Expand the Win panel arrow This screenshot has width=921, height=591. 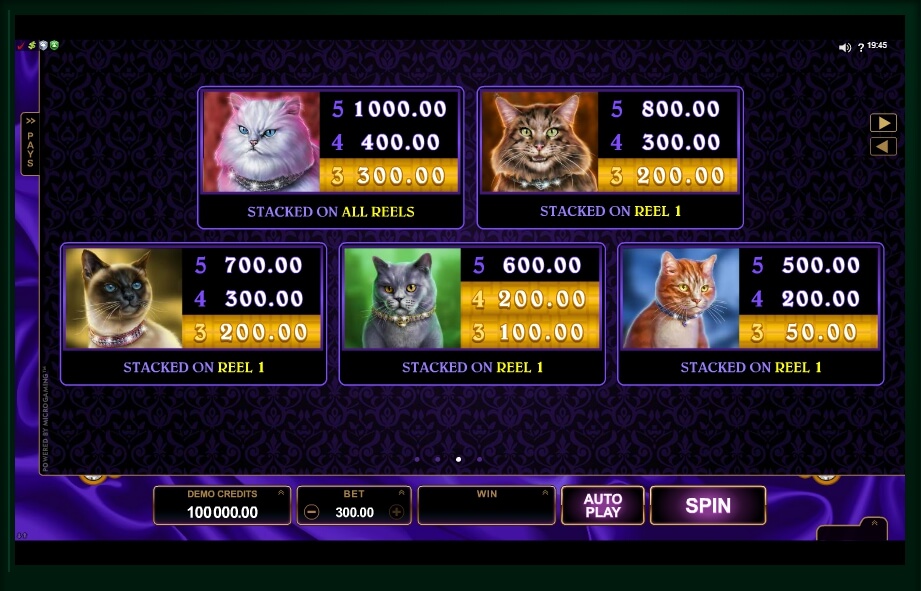click(546, 492)
